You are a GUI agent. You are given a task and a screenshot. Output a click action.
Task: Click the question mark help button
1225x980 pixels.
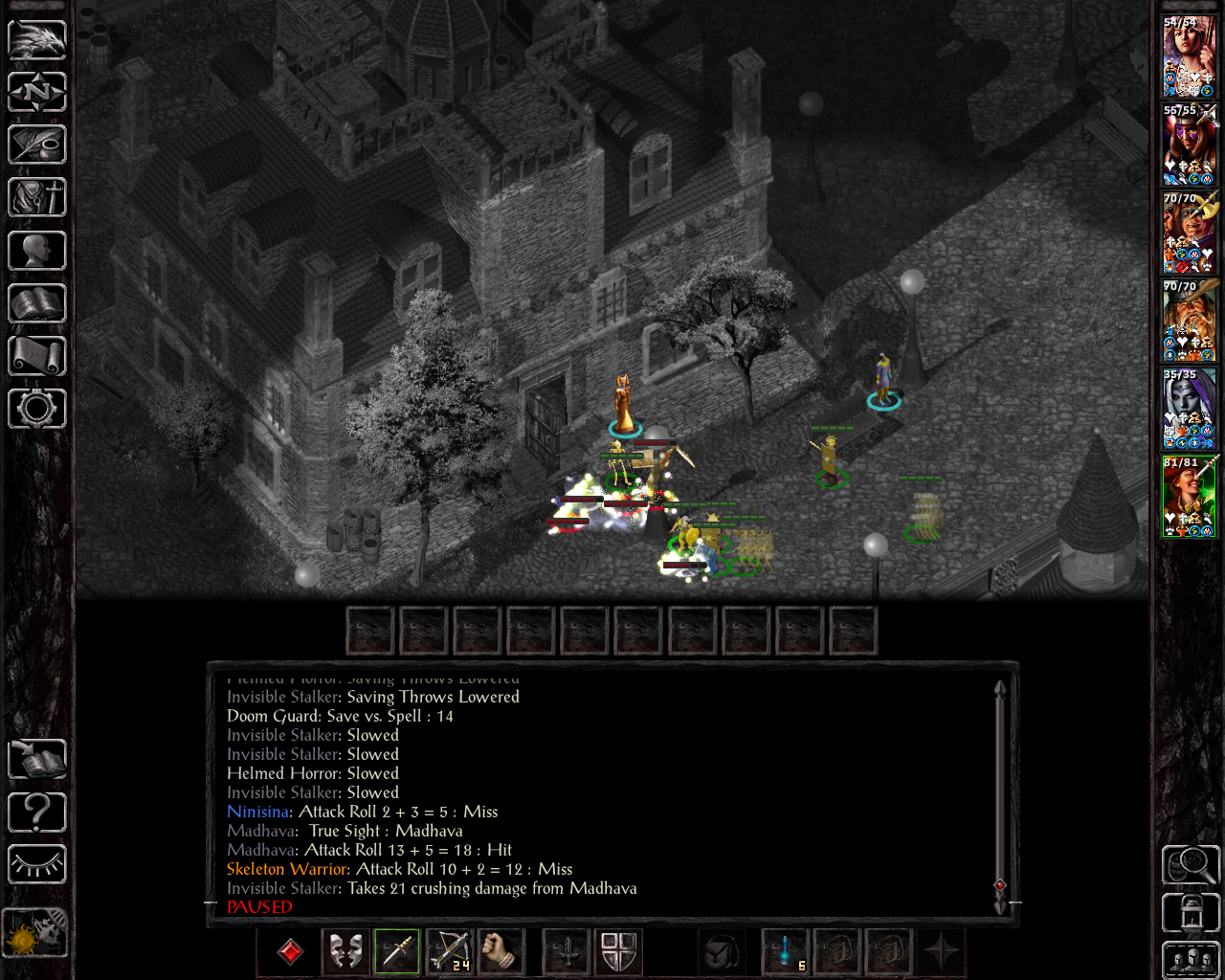[x=37, y=813]
